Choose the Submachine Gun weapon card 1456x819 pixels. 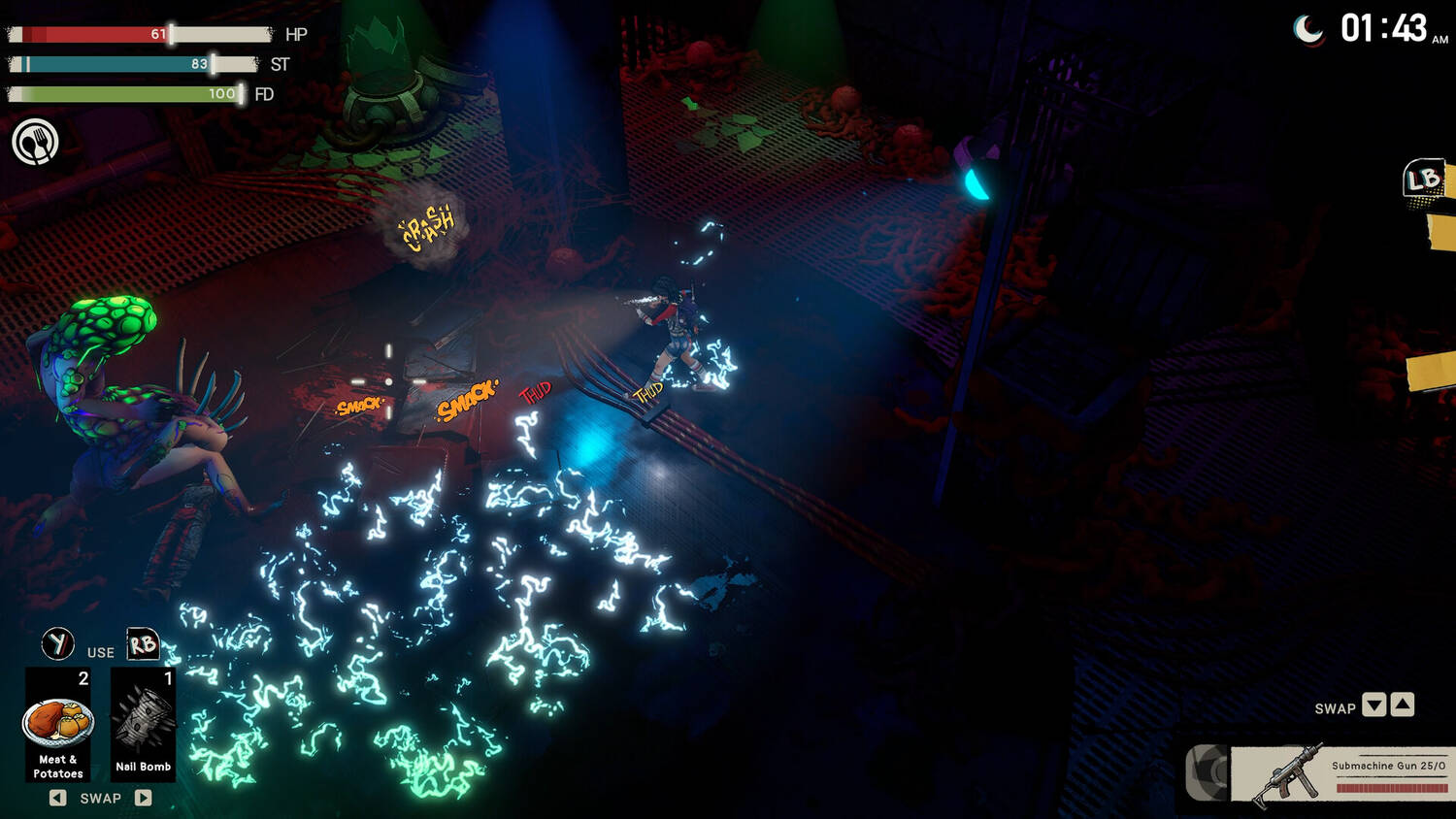coord(1341,773)
